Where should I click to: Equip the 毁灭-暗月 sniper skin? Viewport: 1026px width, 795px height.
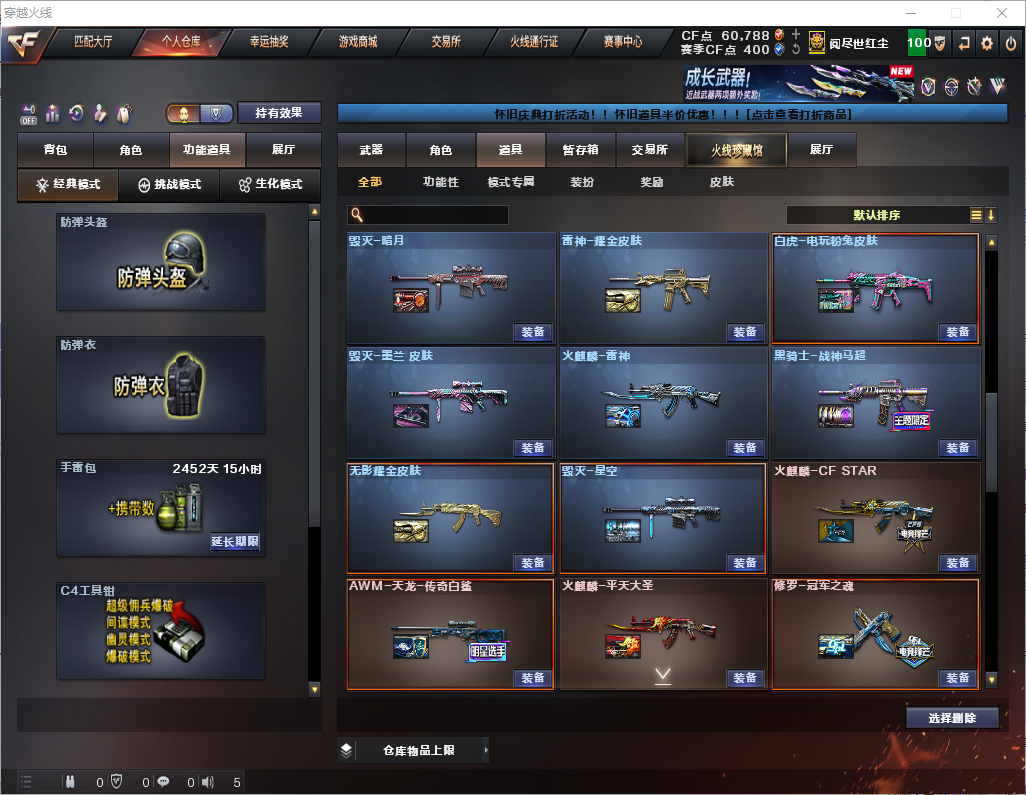pyautogui.click(x=532, y=333)
